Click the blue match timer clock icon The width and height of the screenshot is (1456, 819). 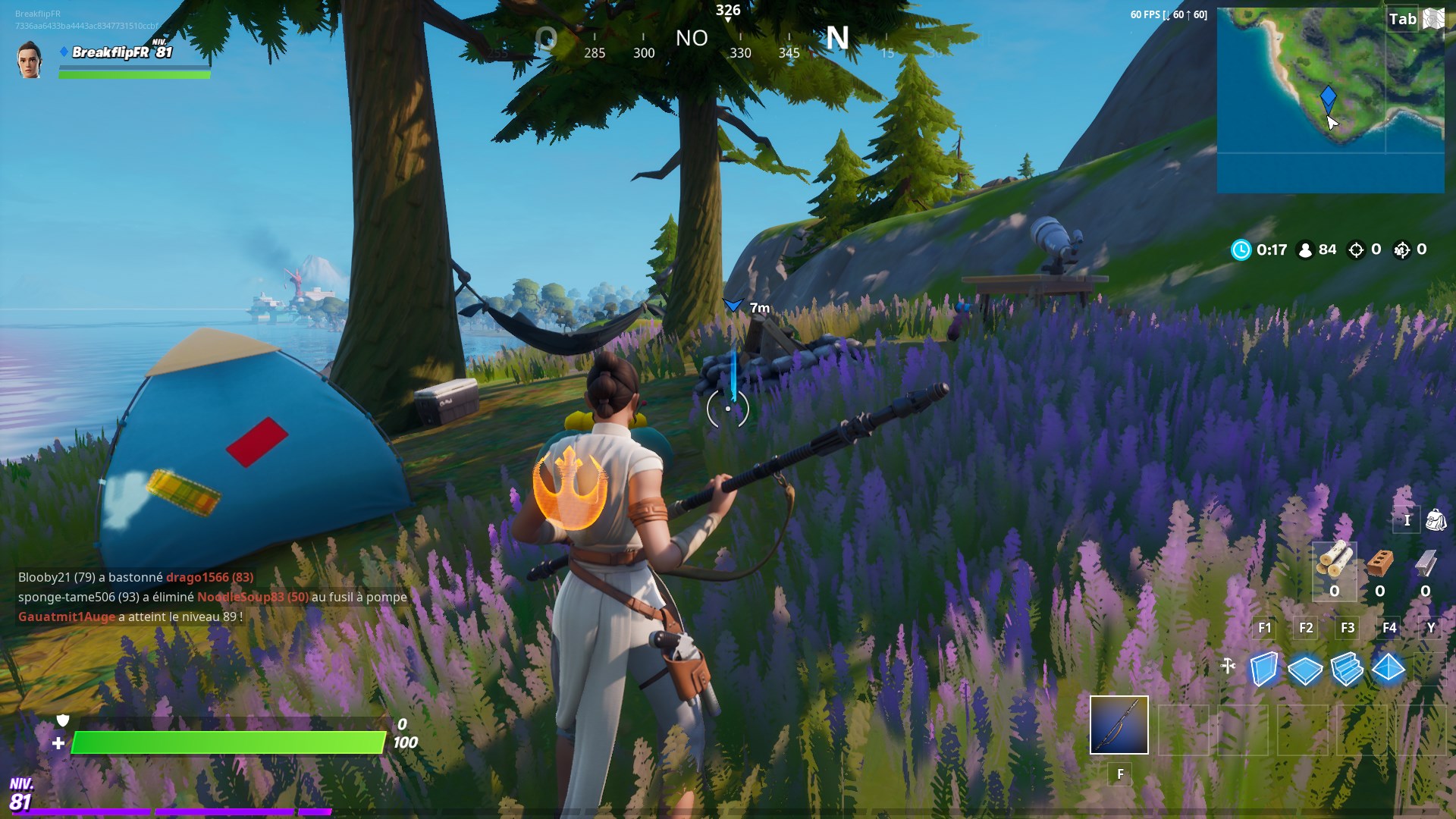[x=1241, y=249]
